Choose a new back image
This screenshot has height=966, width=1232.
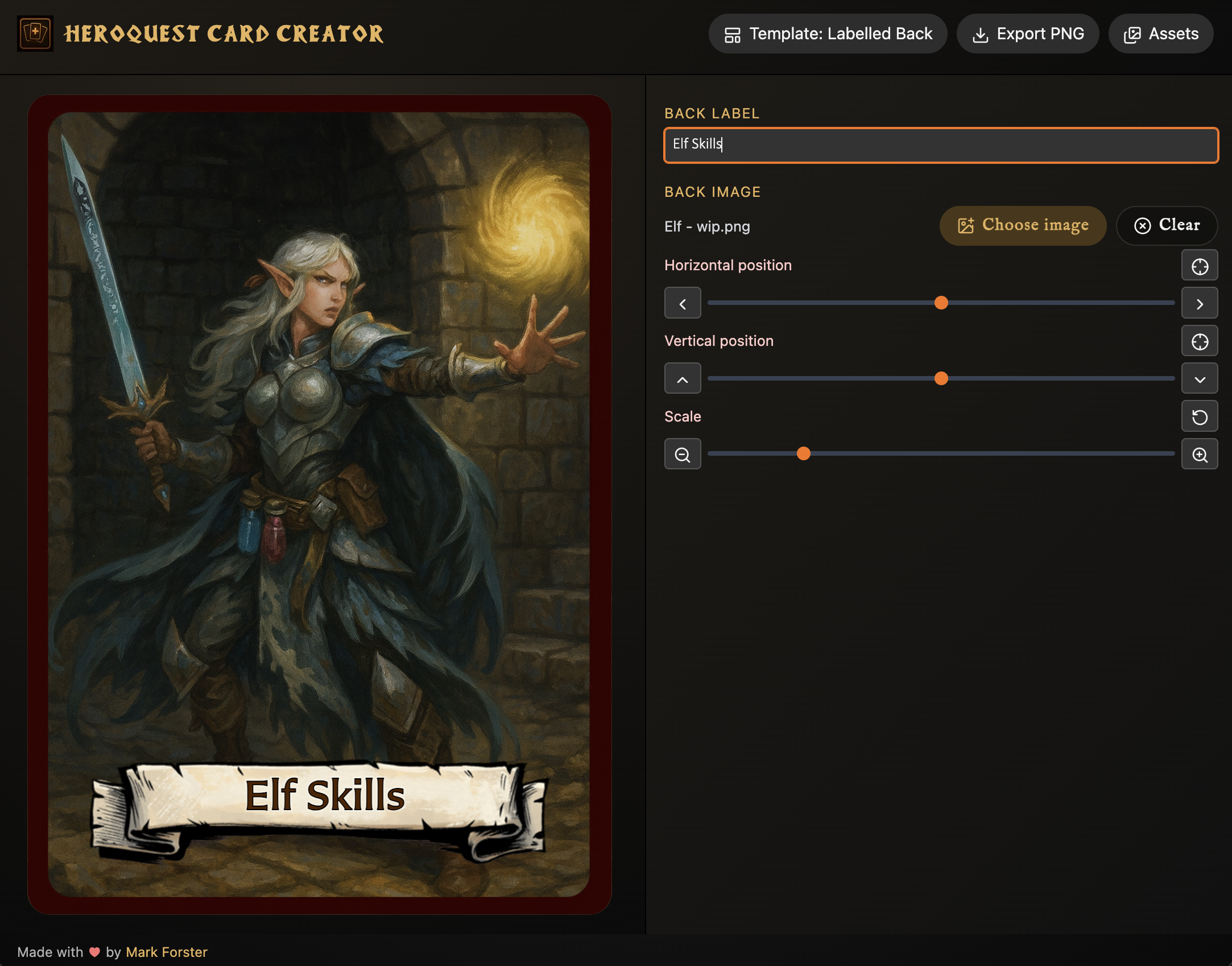pyautogui.click(x=1022, y=226)
